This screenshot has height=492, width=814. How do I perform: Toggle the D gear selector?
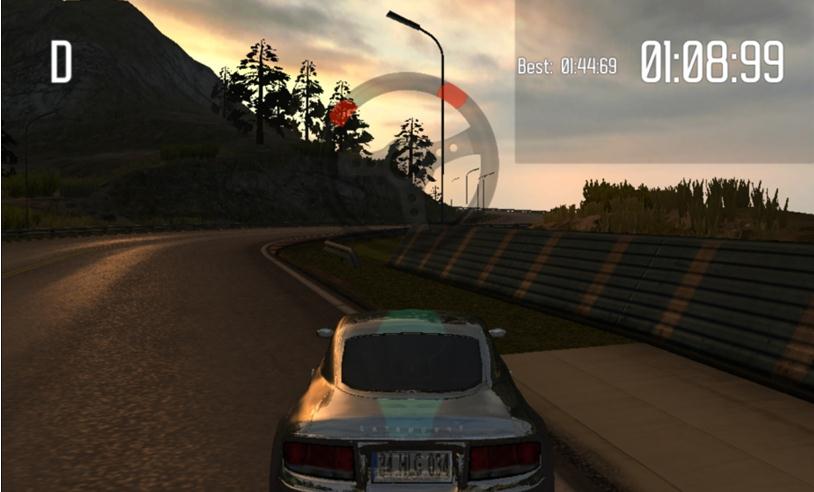(x=61, y=62)
